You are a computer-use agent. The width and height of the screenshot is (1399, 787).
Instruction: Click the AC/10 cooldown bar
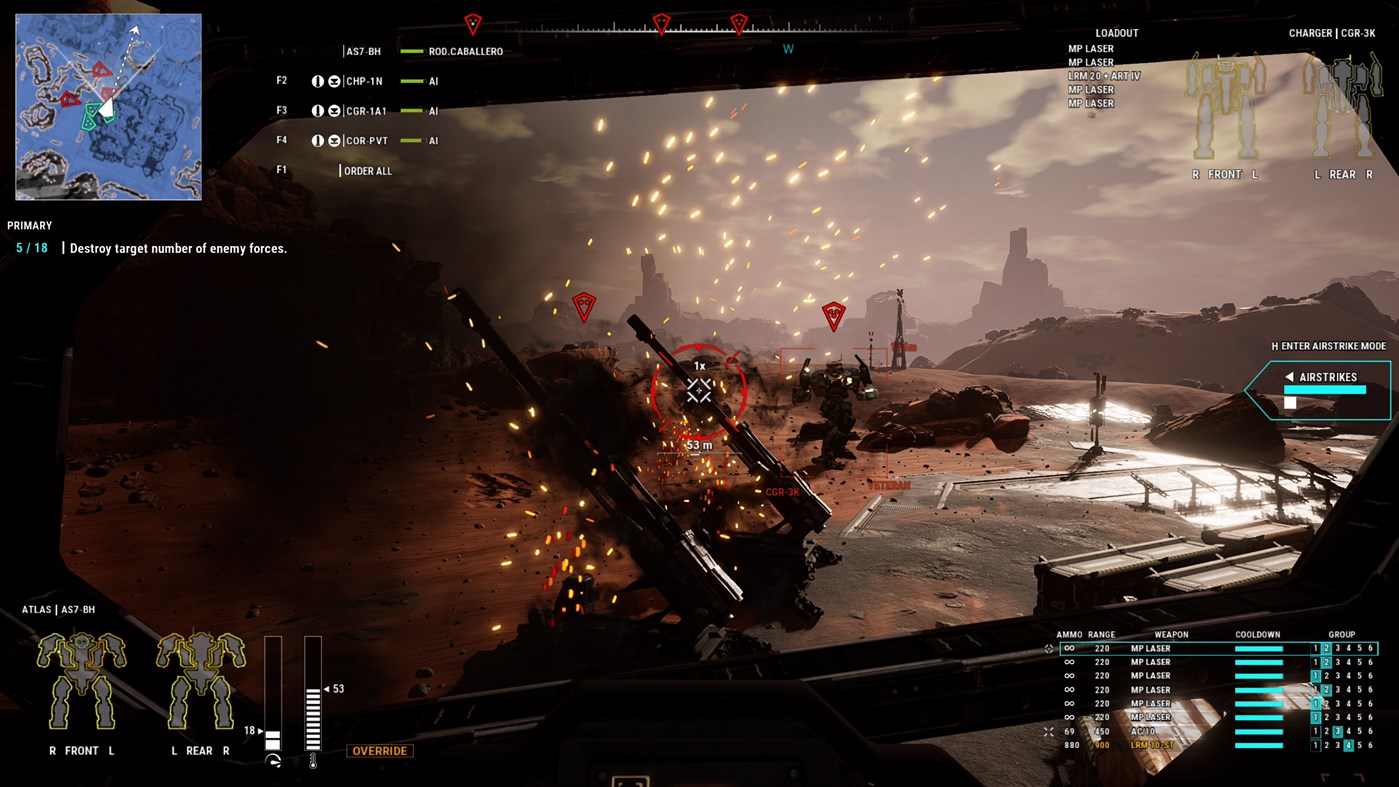[1260, 732]
